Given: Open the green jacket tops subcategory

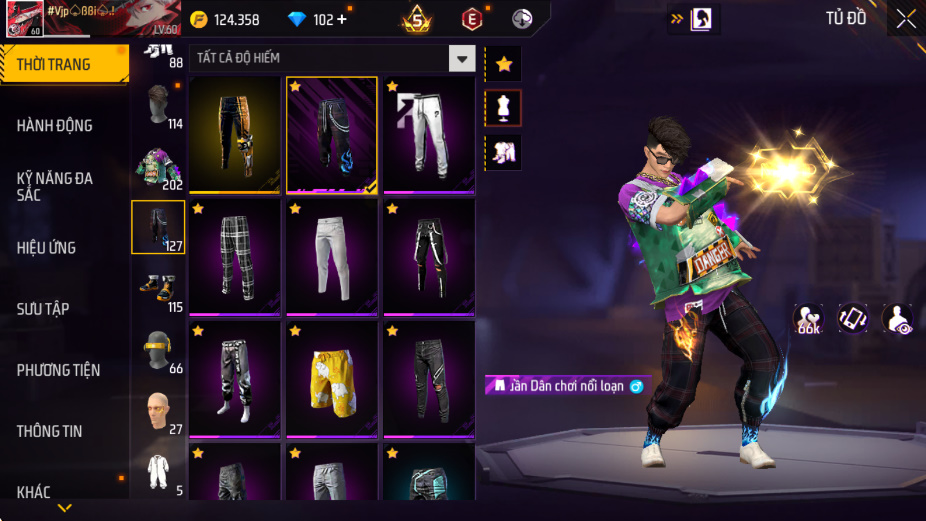Looking at the screenshot, I should tap(158, 166).
